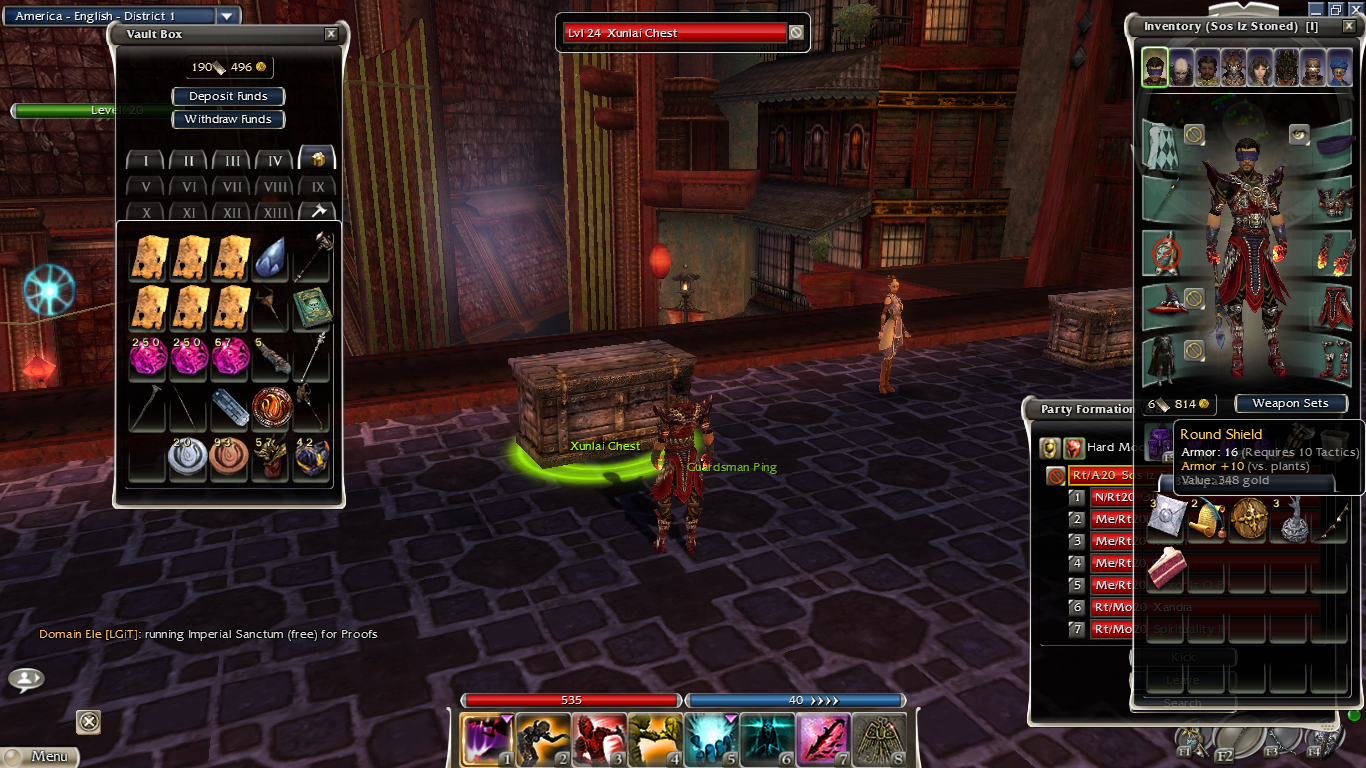The height and width of the screenshot is (768, 1366).
Task: Trigger the winged skill in slot 8
Action: click(x=879, y=739)
